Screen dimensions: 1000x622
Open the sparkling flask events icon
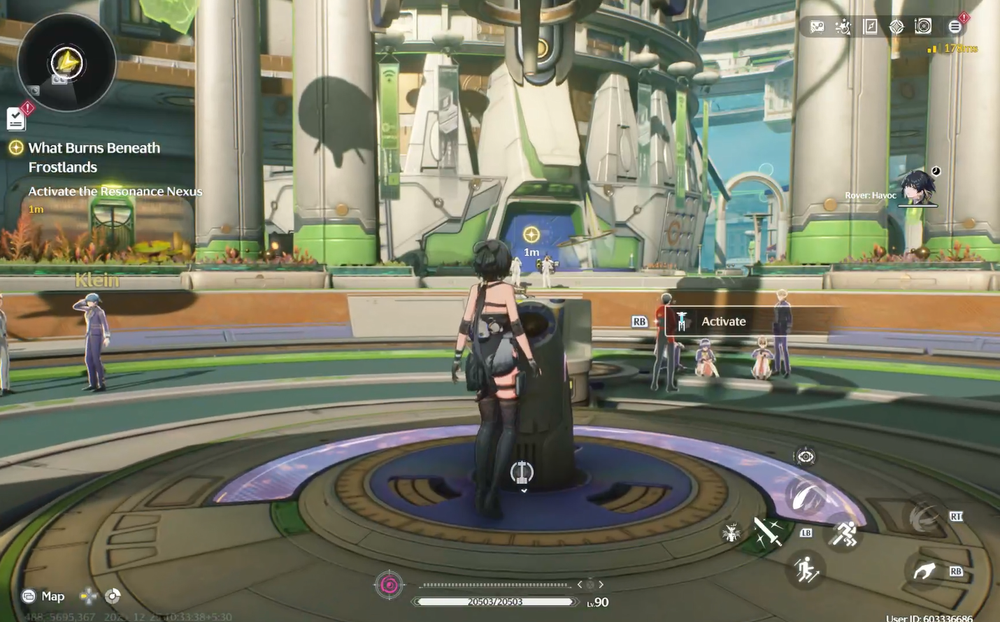click(843, 27)
